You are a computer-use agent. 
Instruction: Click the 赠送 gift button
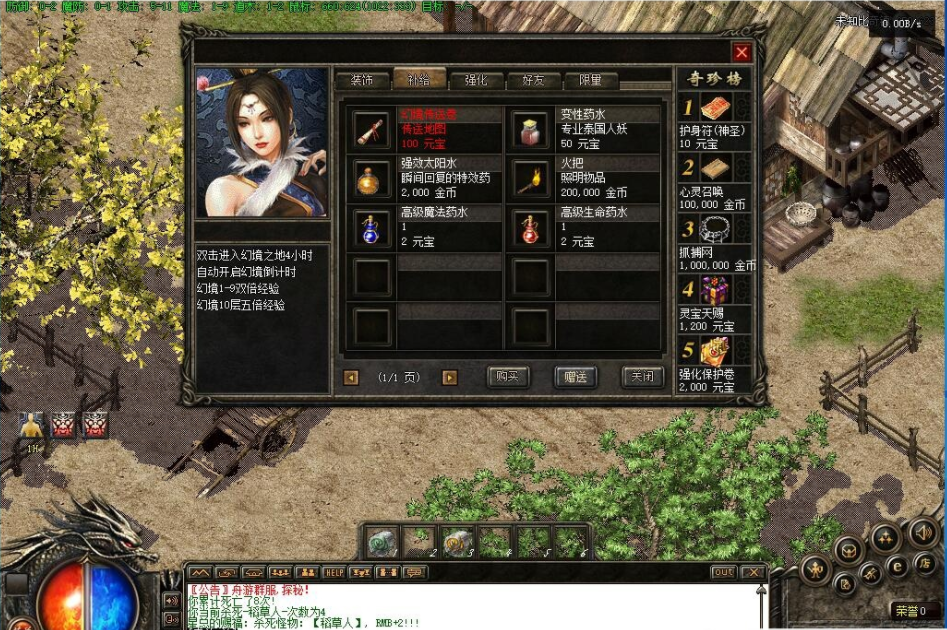point(575,377)
